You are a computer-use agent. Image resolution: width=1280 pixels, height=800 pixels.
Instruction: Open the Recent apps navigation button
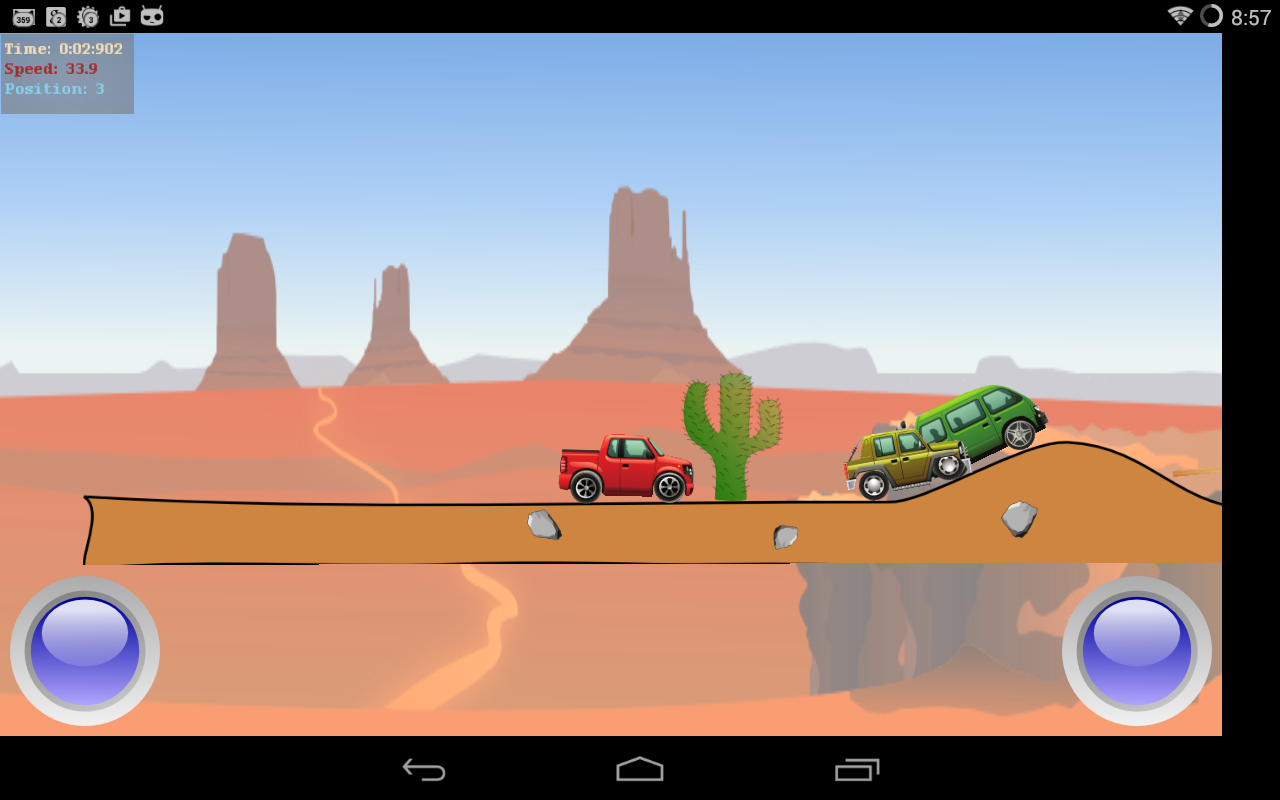858,769
